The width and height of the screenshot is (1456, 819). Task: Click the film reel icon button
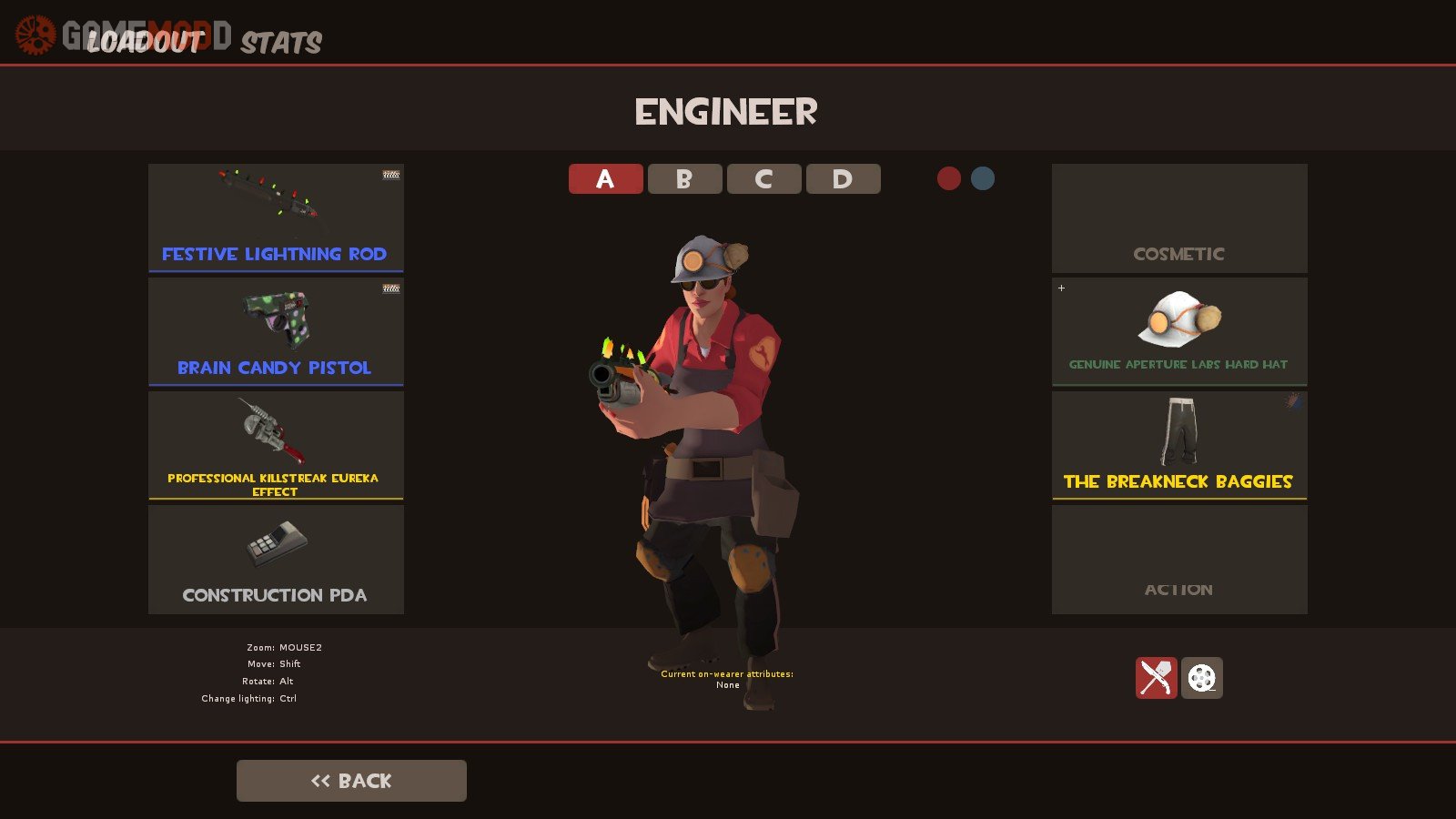pyautogui.click(x=1202, y=678)
